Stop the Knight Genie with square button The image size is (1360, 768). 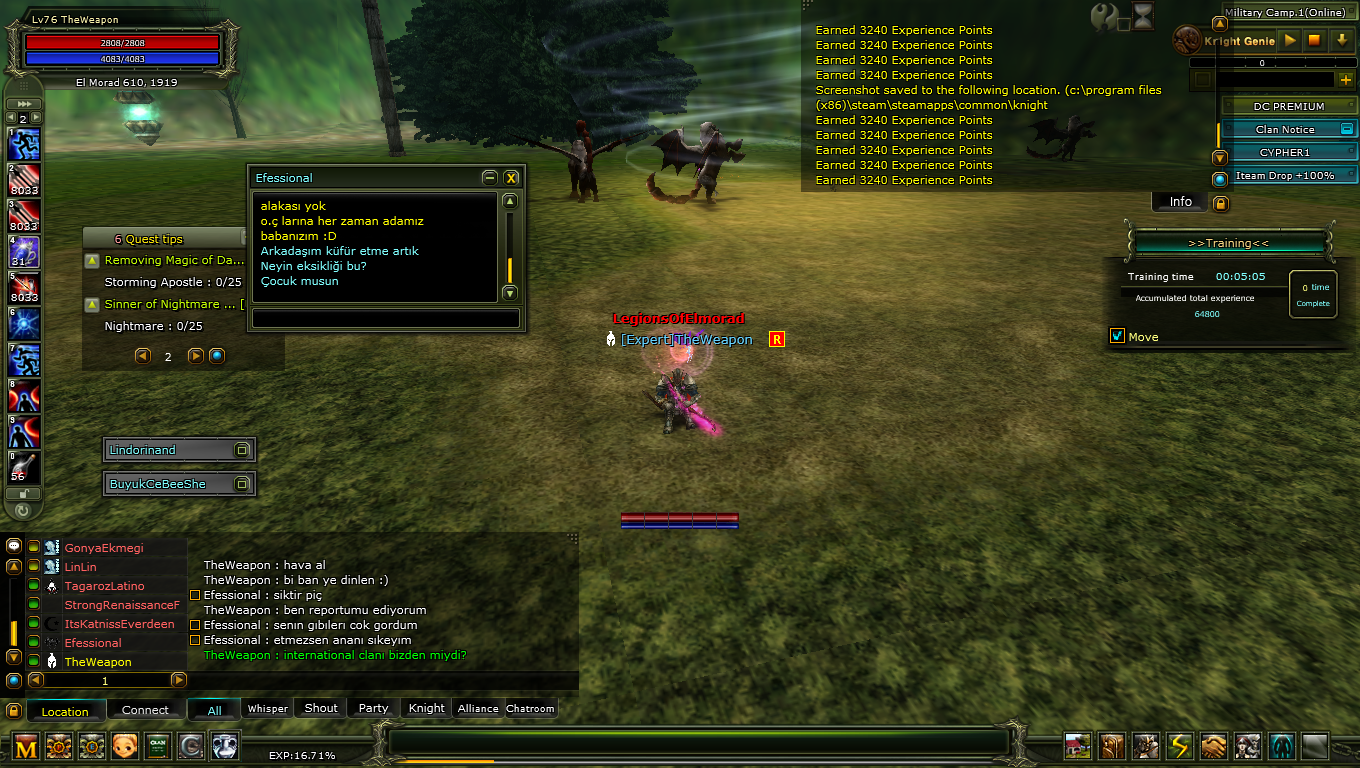(1315, 41)
